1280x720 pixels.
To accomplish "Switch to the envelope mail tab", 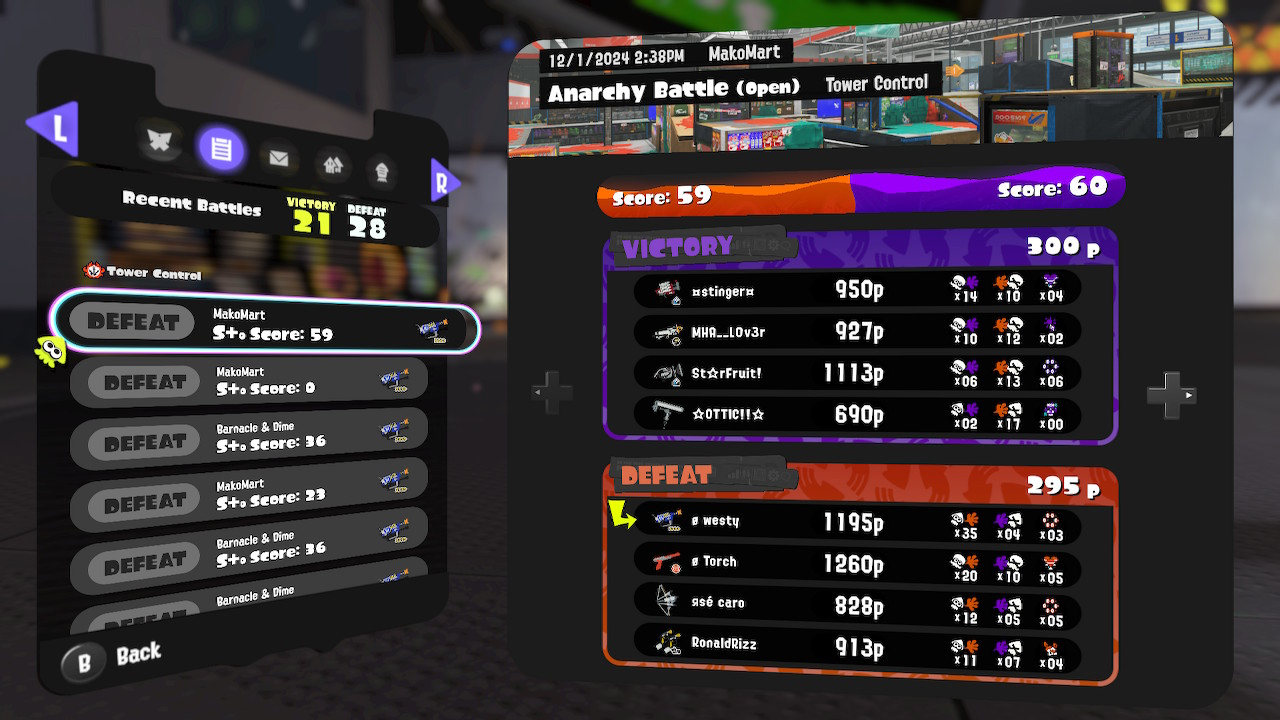I will (x=278, y=157).
